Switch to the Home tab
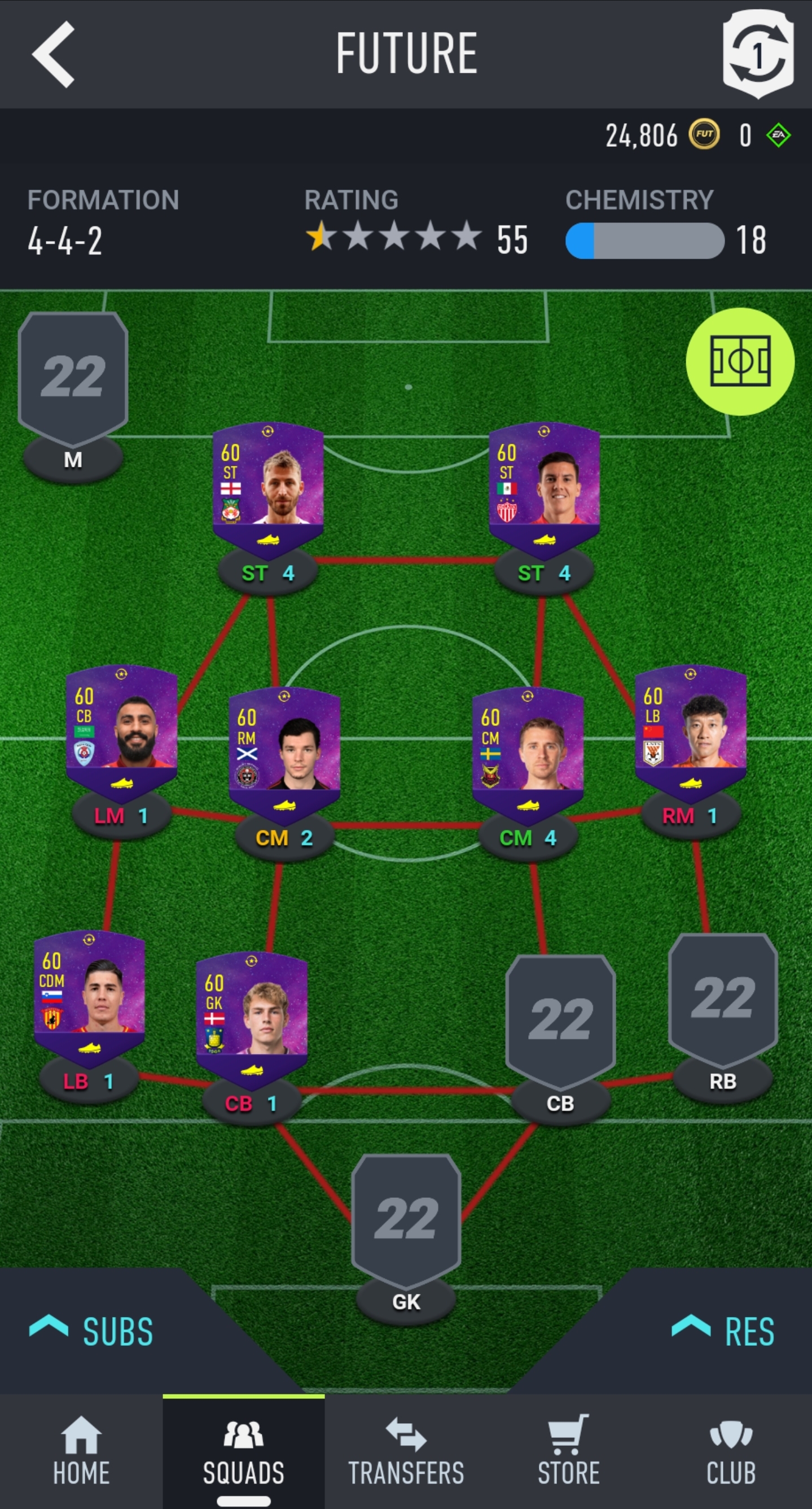This screenshot has height=1509, width=812. point(81,1451)
